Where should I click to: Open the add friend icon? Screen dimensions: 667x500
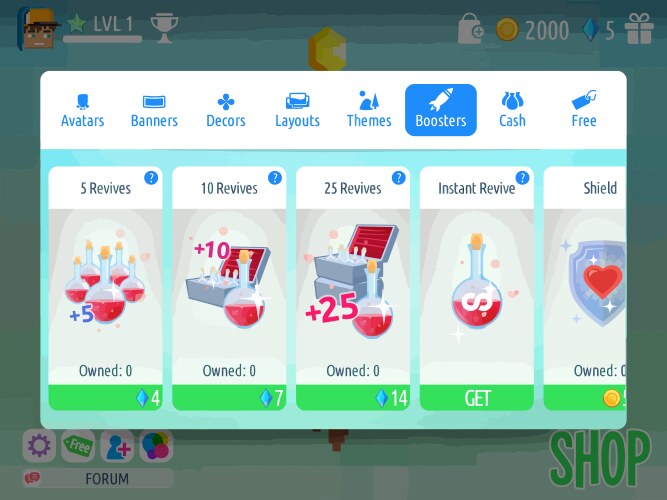pyautogui.click(x=118, y=446)
